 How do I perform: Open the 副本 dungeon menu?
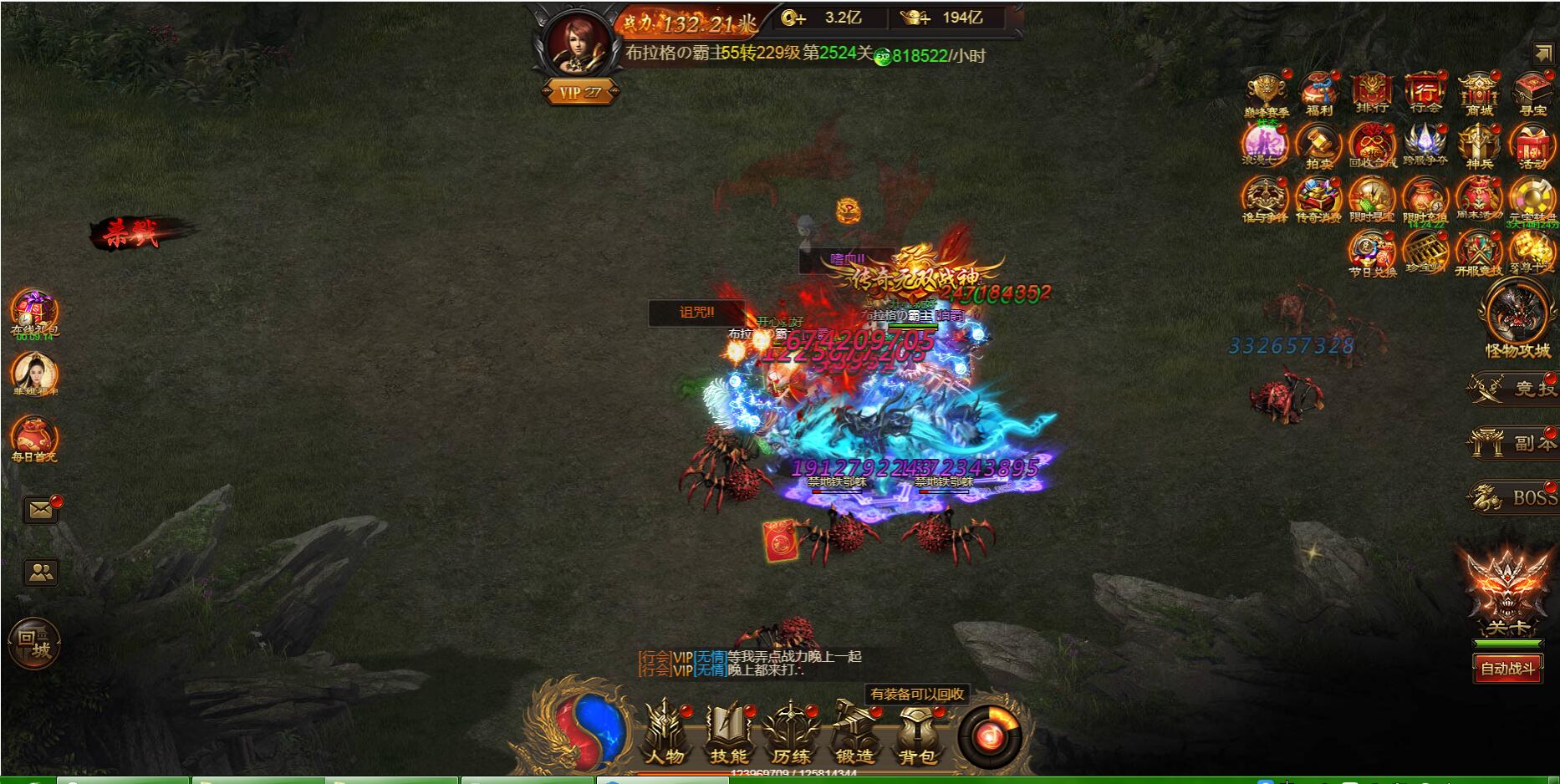point(1513,443)
